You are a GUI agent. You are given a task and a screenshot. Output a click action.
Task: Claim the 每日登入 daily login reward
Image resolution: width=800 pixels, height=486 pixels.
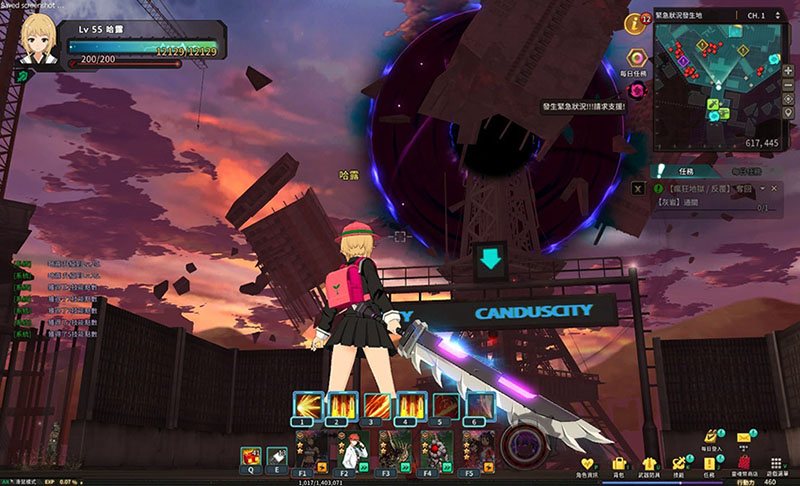point(712,437)
